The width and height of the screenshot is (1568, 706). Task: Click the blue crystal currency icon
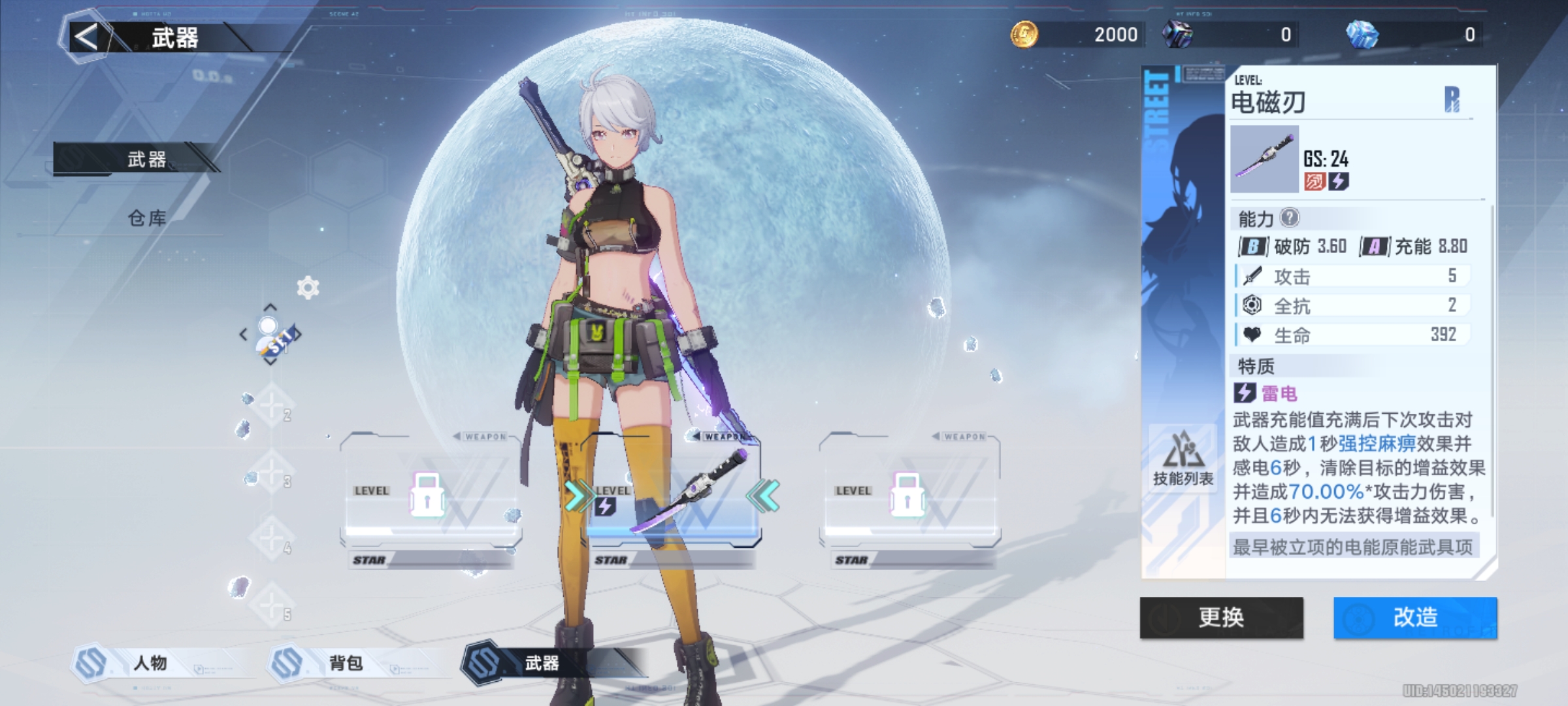pyautogui.click(x=1362, y=34)
